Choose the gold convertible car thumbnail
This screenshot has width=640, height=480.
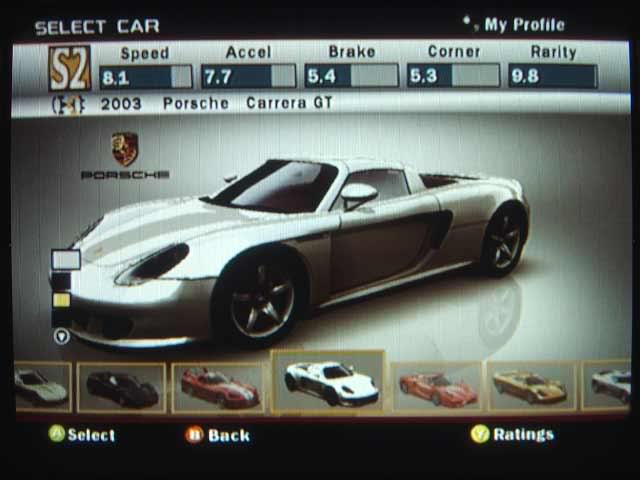(531, 387)
